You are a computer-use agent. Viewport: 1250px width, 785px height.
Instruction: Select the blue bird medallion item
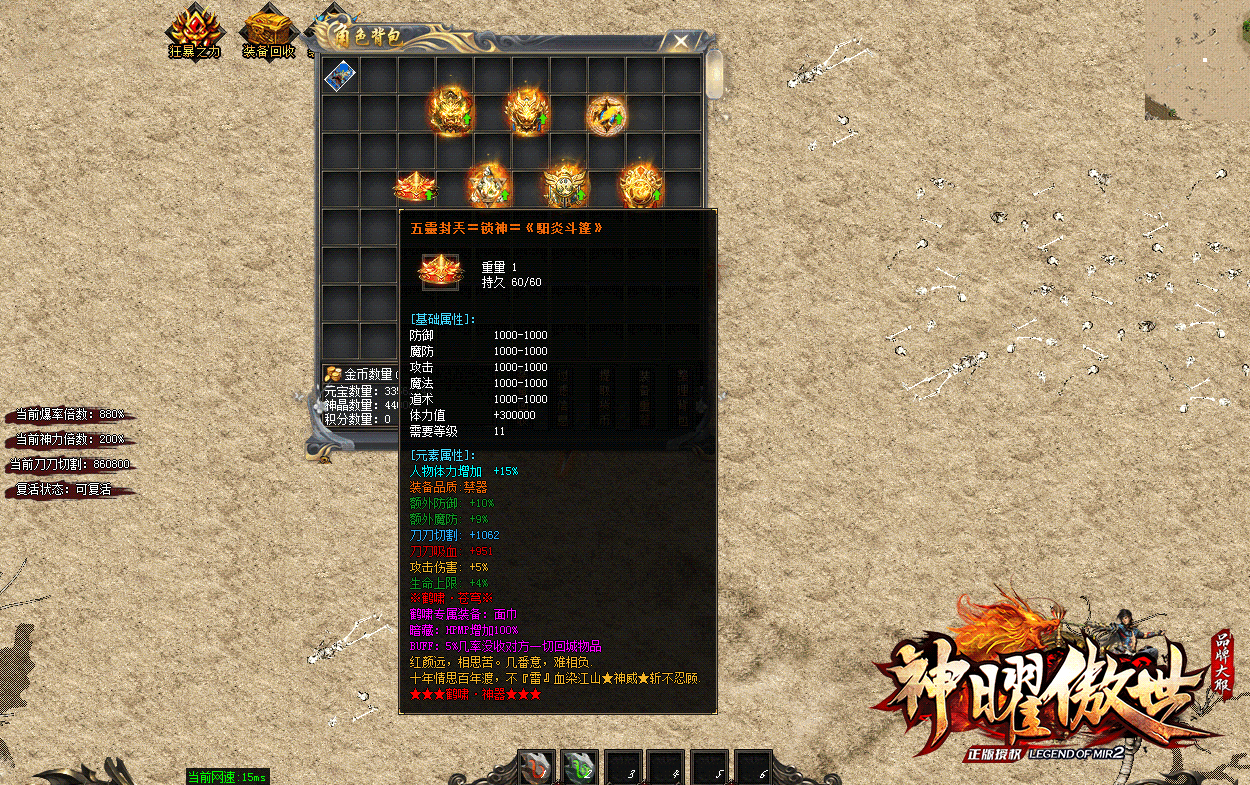click(x=606, y=114)
